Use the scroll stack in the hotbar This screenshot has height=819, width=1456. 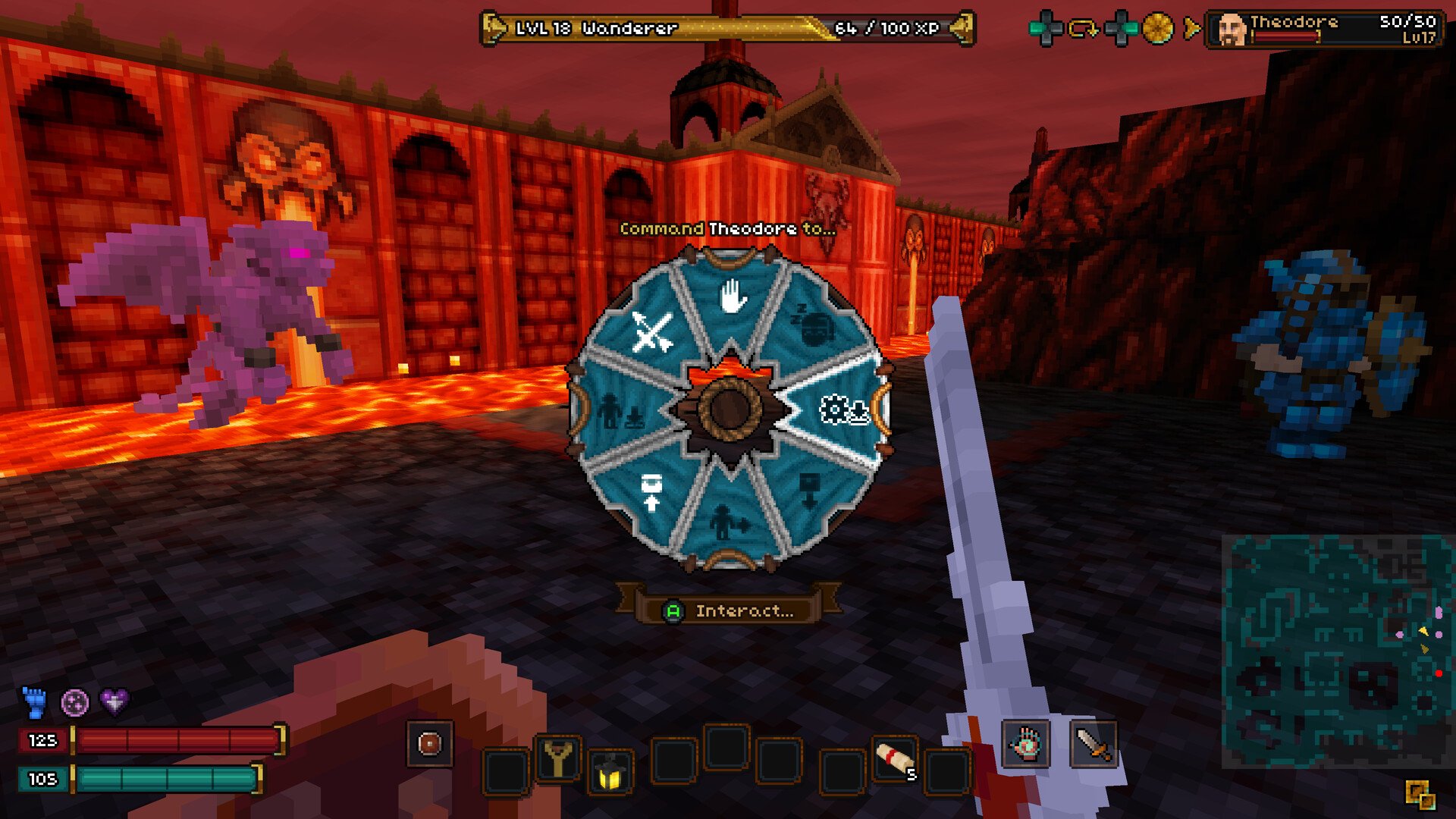tap(895, 758)
